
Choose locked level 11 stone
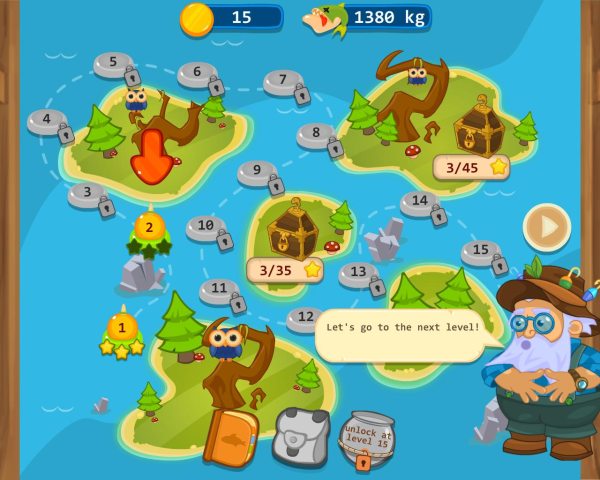click(220, 290)
